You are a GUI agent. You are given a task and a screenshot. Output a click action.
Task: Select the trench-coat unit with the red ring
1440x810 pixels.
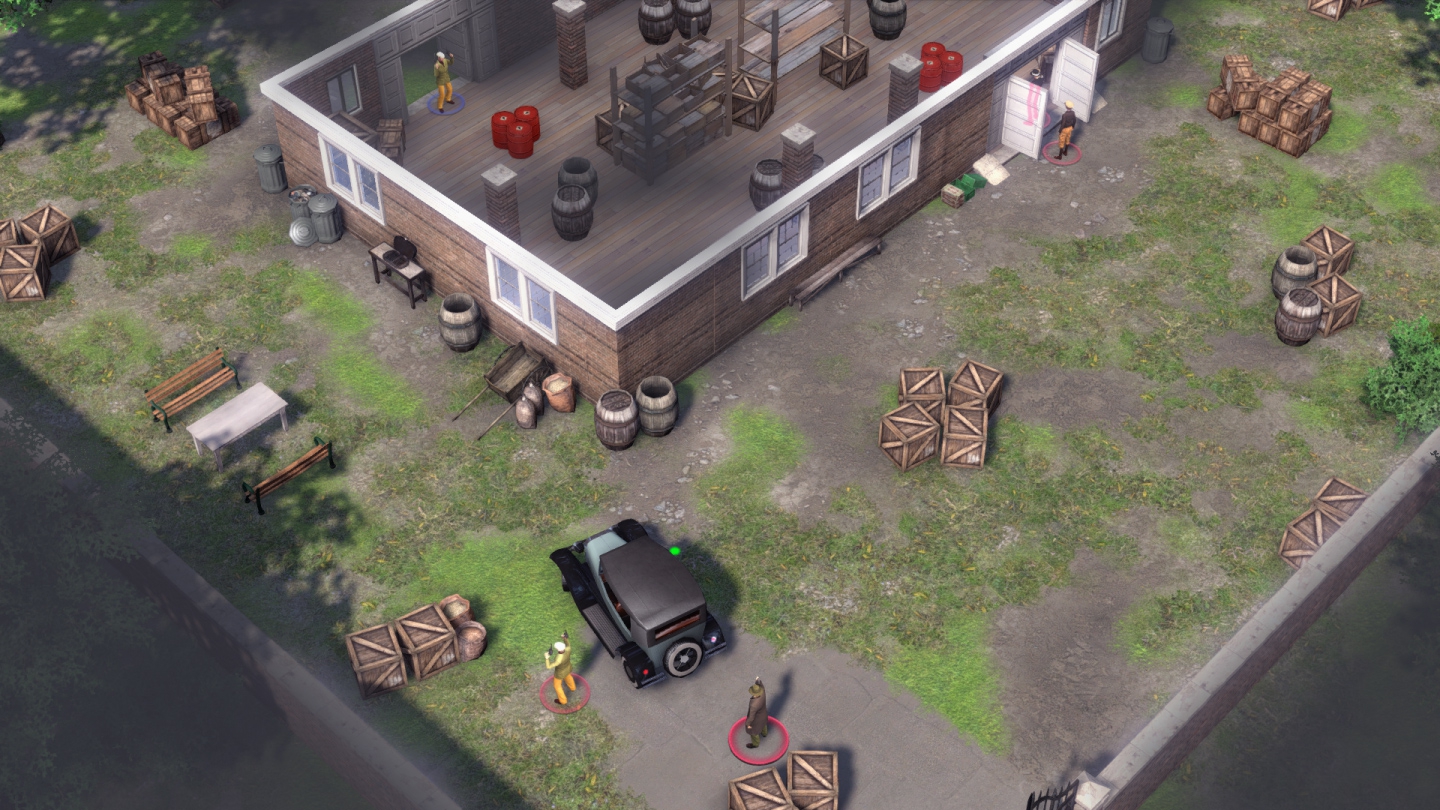pos(757,713)
